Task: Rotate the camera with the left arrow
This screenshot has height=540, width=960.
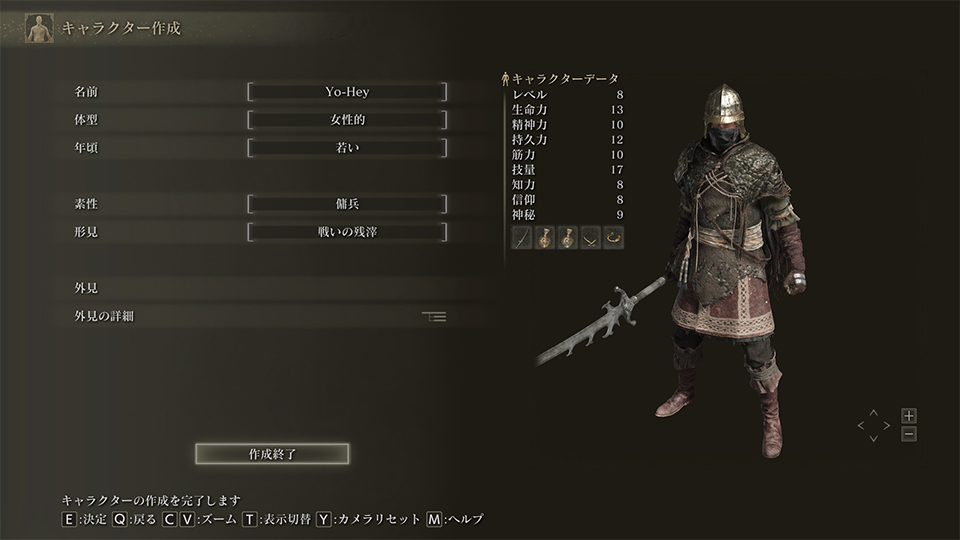Action: click(860, 425)
